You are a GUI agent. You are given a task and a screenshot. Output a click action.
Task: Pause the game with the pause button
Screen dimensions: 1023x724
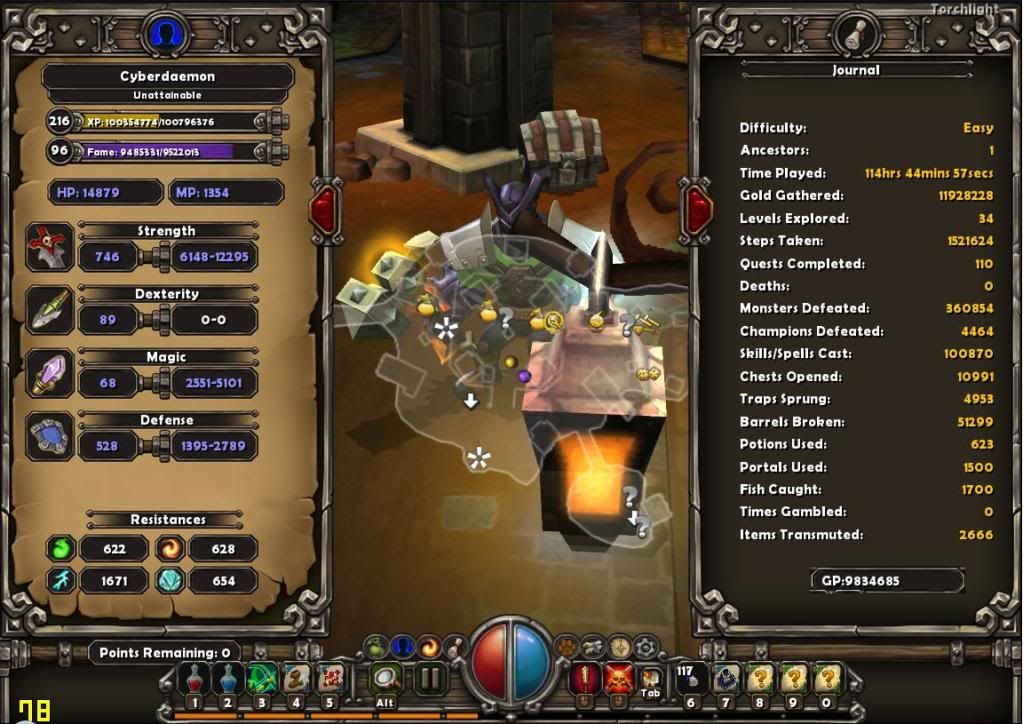pyautogui.click(x=431, y=679)
